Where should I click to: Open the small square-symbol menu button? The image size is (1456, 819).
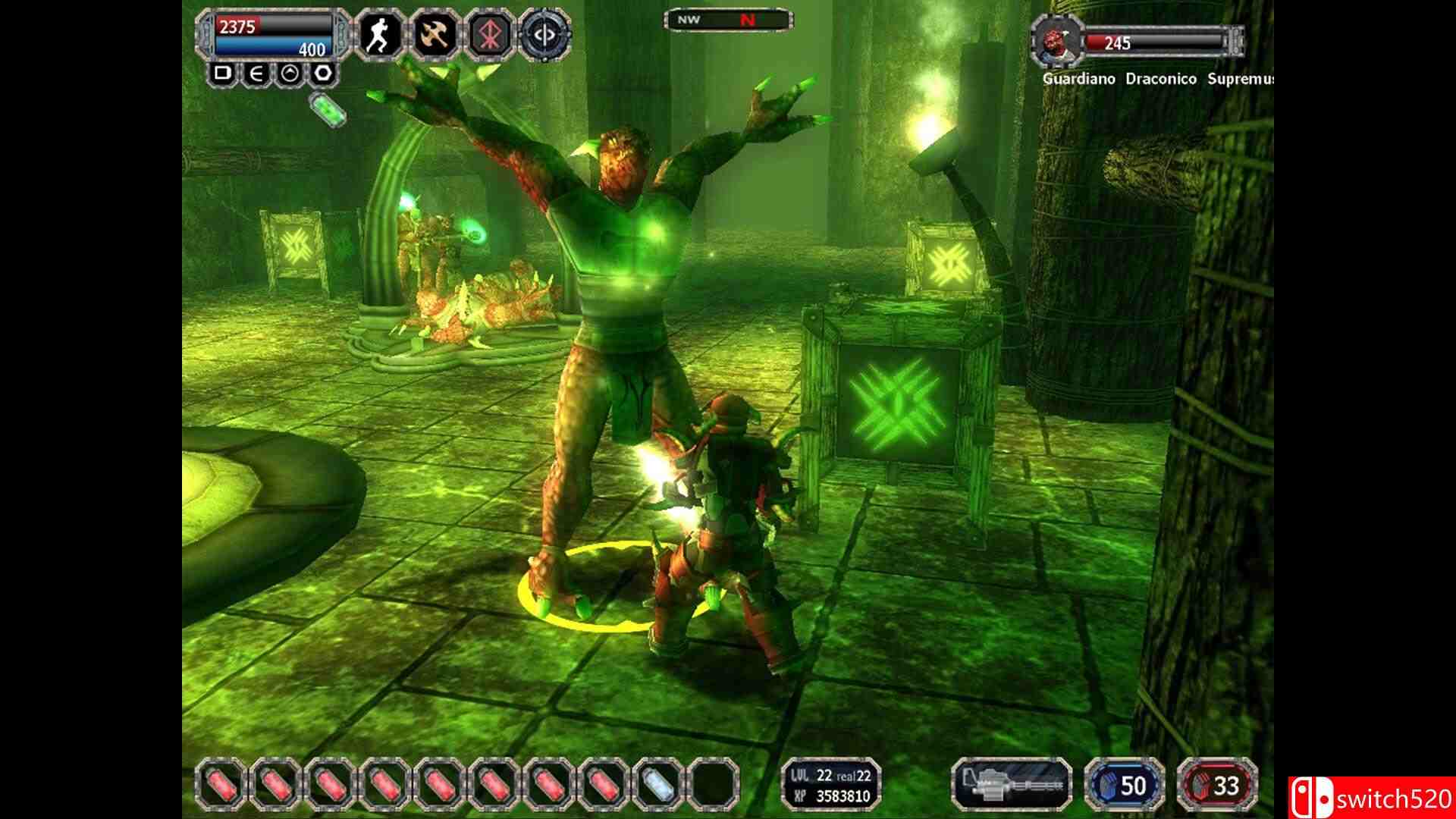(x=223, y=74)
